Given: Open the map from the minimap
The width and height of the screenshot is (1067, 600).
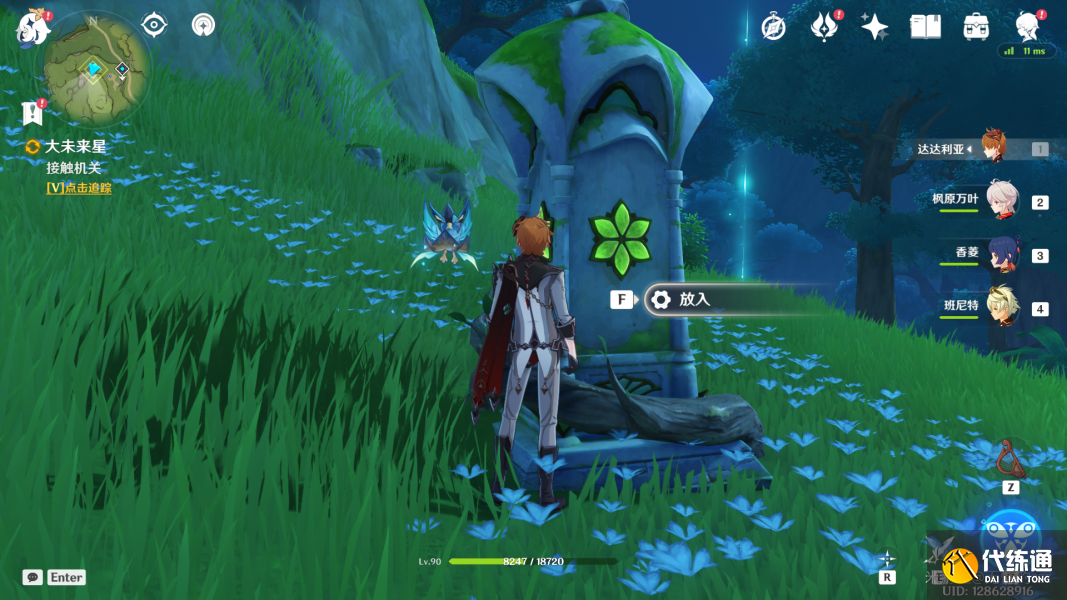Looking at the screenshot, I should (x=96, y=68).
